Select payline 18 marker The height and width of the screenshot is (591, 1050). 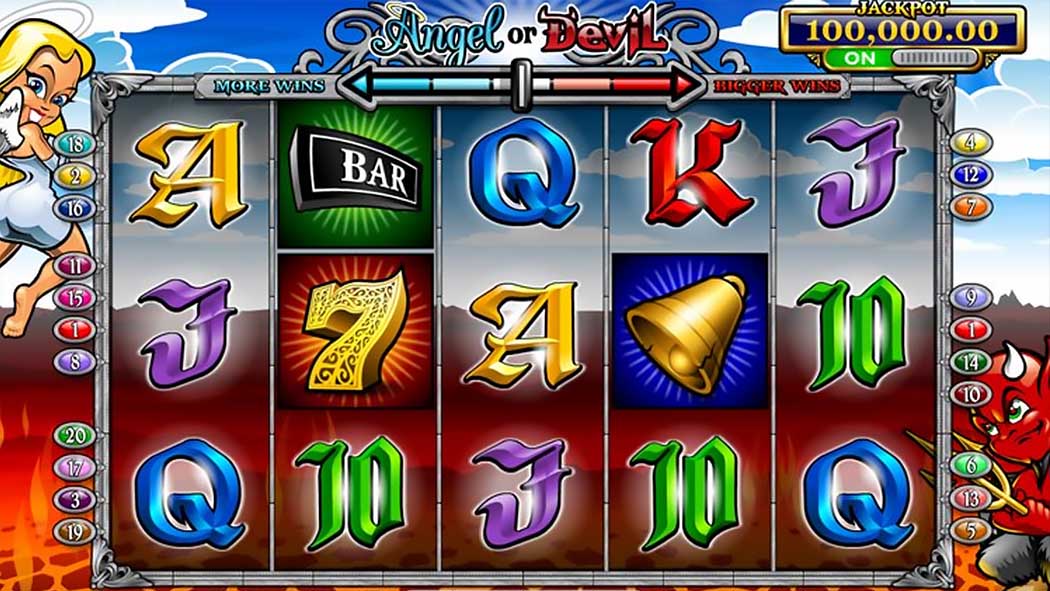click(75, 144)
